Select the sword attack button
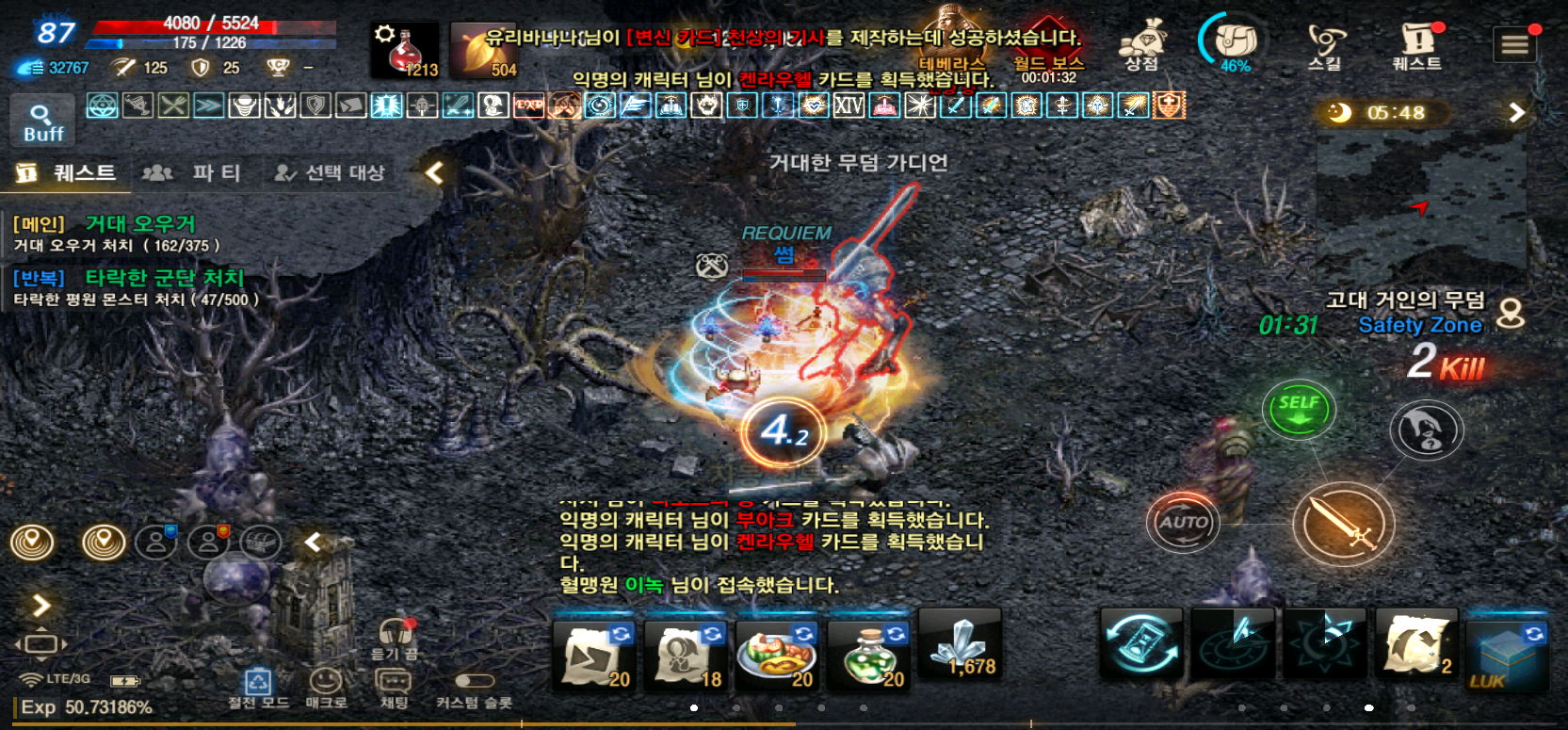The width and height of the screenshot is (1568, 730). [1345, 524]
